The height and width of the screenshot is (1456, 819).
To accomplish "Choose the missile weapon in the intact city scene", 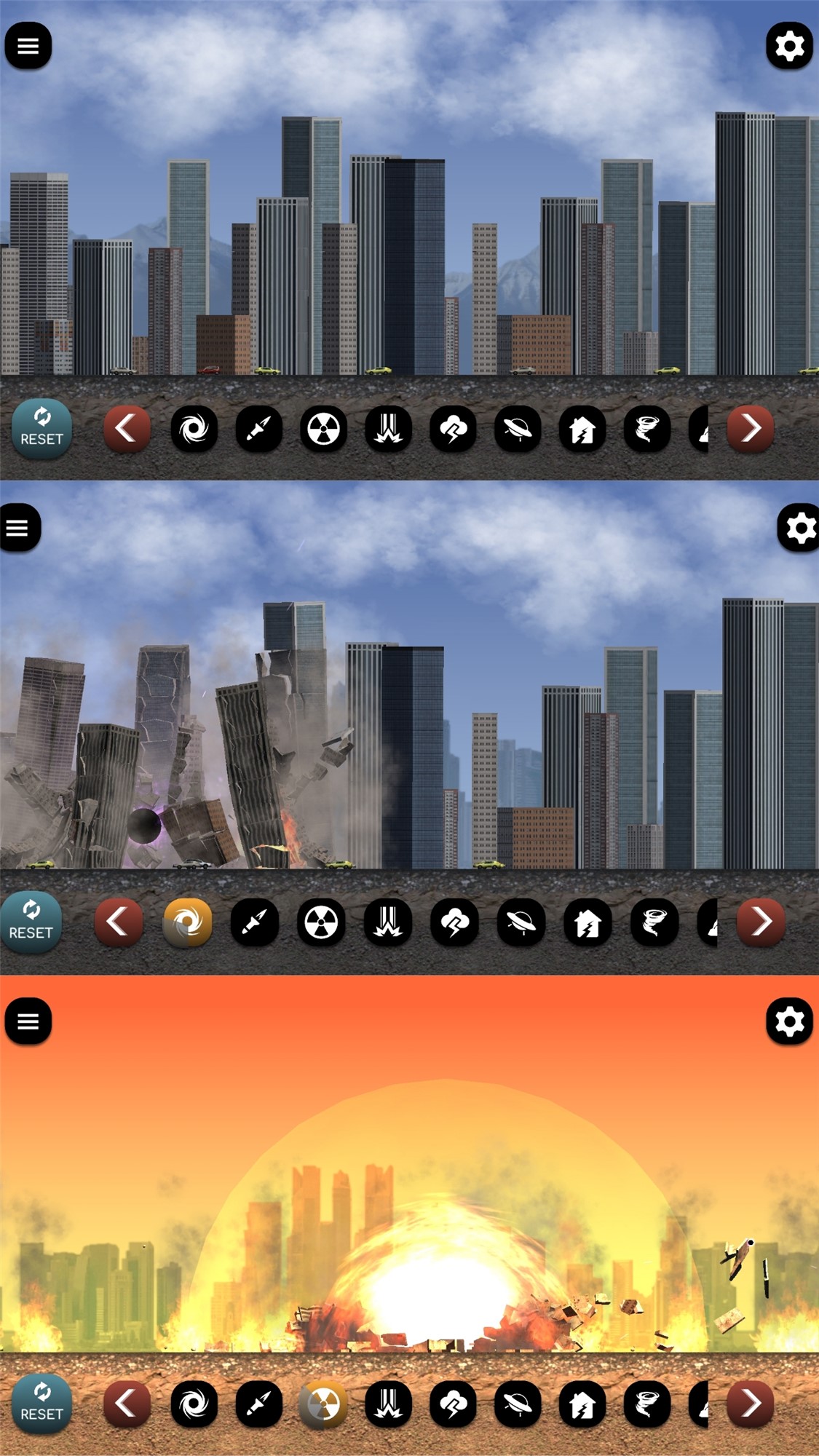I will click(258, 429).
